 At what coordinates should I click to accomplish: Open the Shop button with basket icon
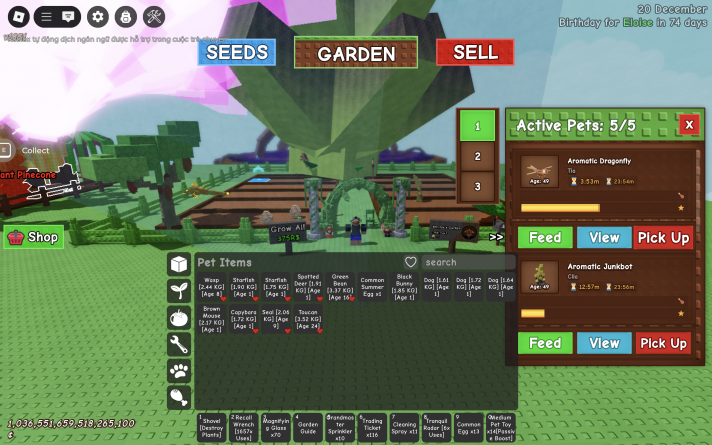tap(34, 238)
